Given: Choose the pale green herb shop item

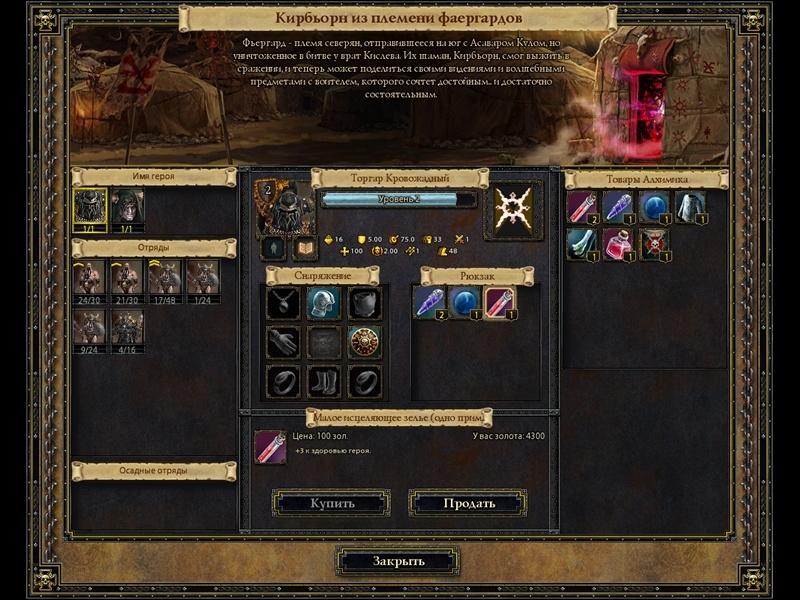Looking at the screenshot, I should [582, 244].
